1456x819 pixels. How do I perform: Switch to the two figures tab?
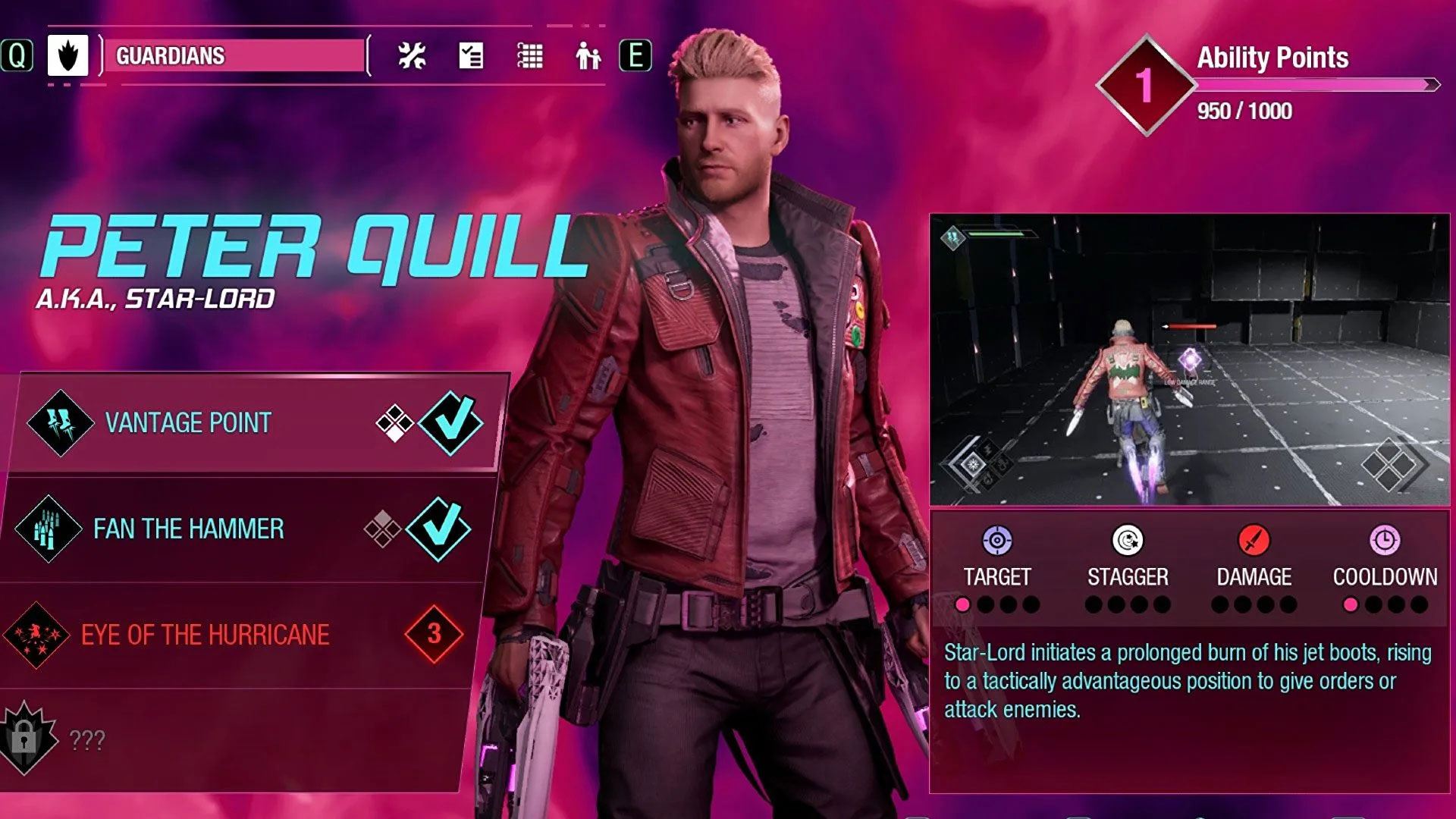tap(588, 55)
